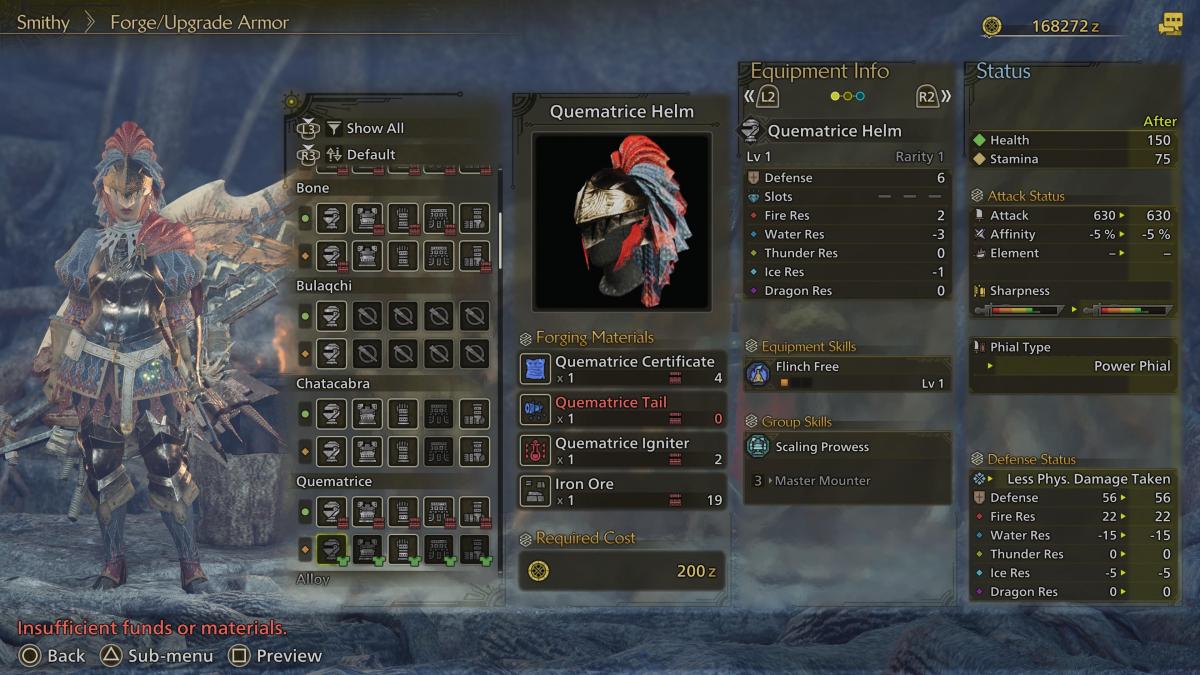1200x675 pixels.
Task: Choose the Bone alpha helm in the green-dot row
Action: tap(332, 218)
